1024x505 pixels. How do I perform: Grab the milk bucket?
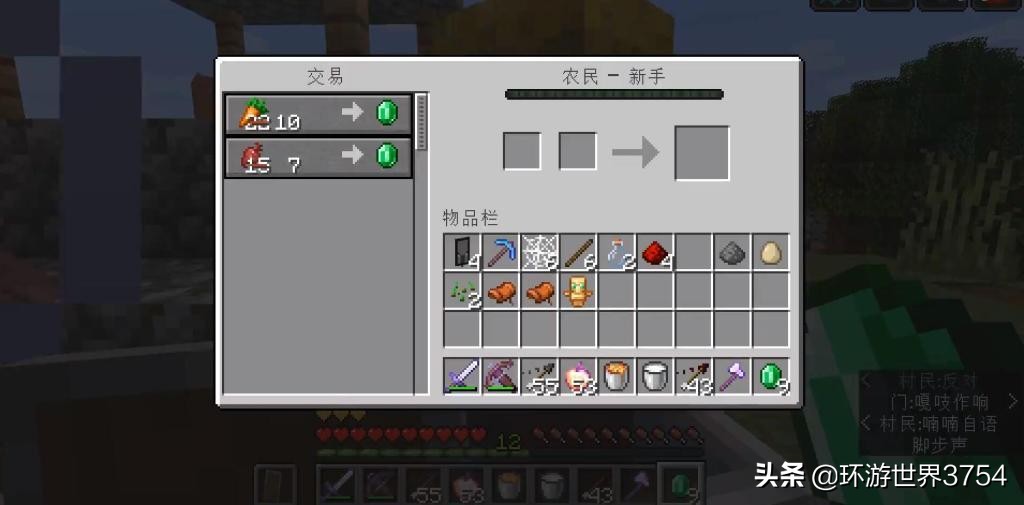click(x=655, y=376)
